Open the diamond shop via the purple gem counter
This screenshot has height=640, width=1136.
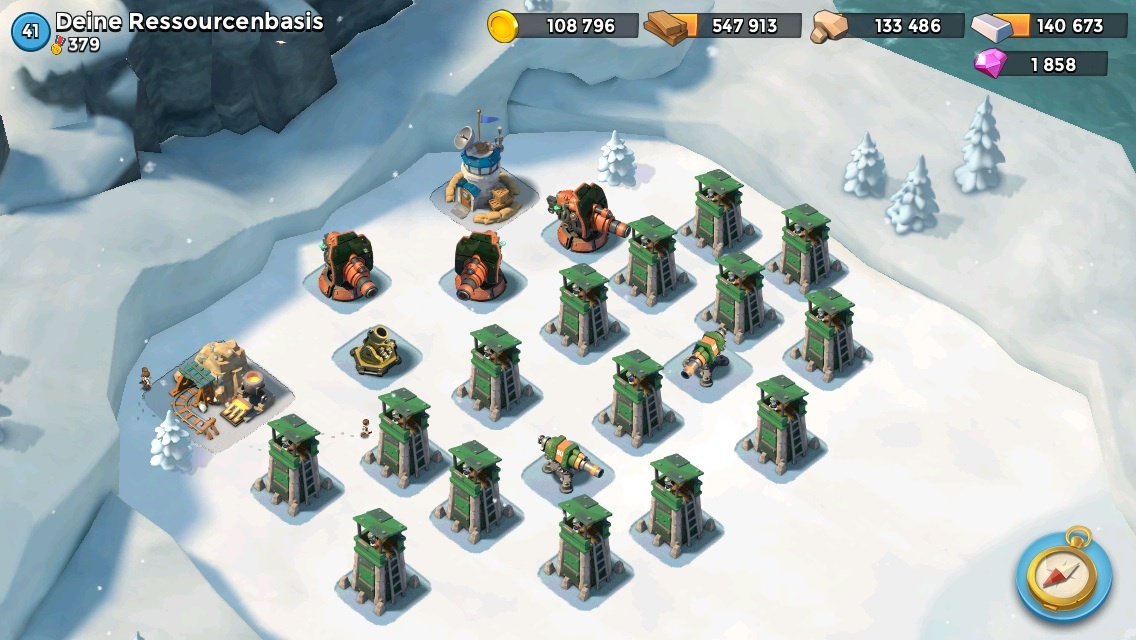pyautogui.click(x=1041, y=64)
